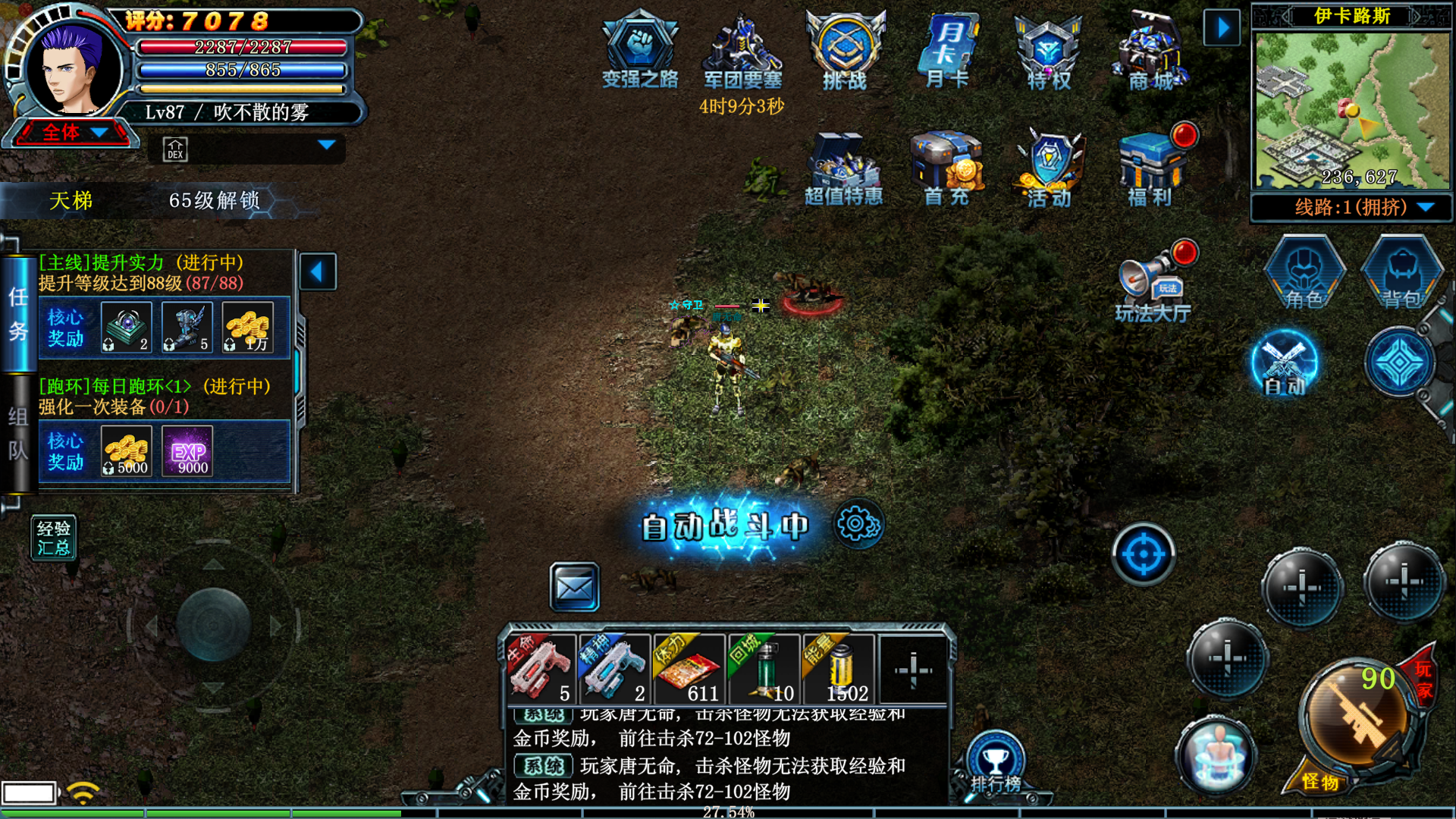Open the 福利 welfare chest
Image resolution: width=1456 pixels, height=819 pixels.
click(1150, 168)
